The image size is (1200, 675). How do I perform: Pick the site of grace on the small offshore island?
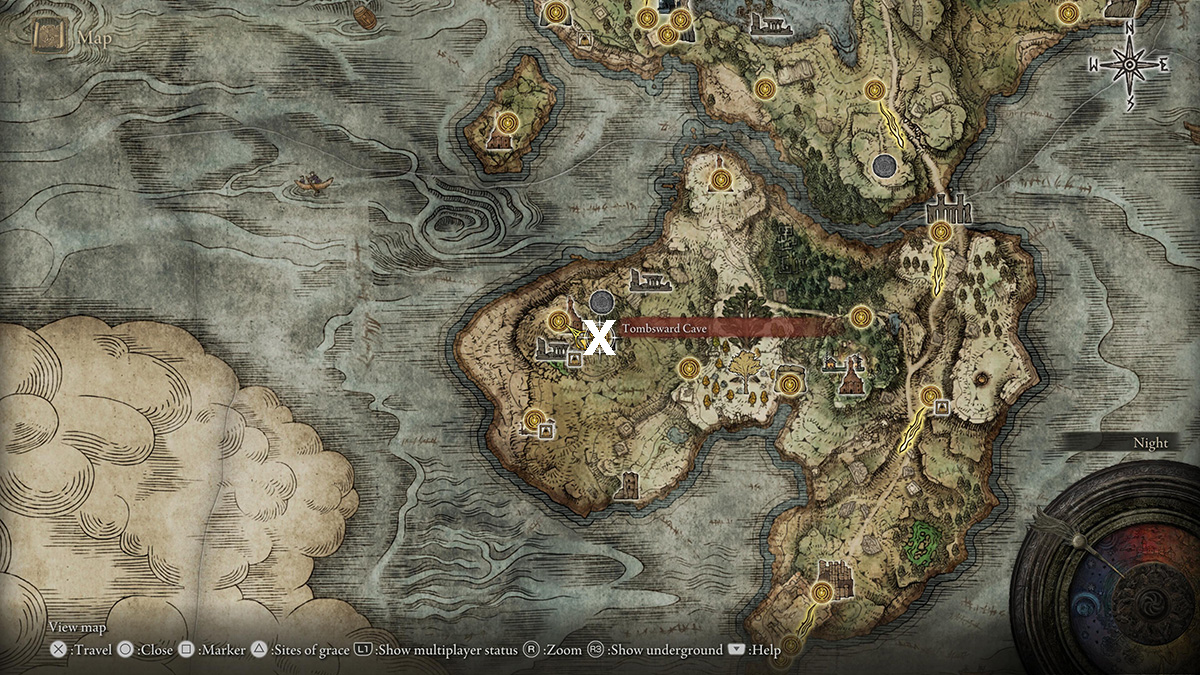coord(508,122)
